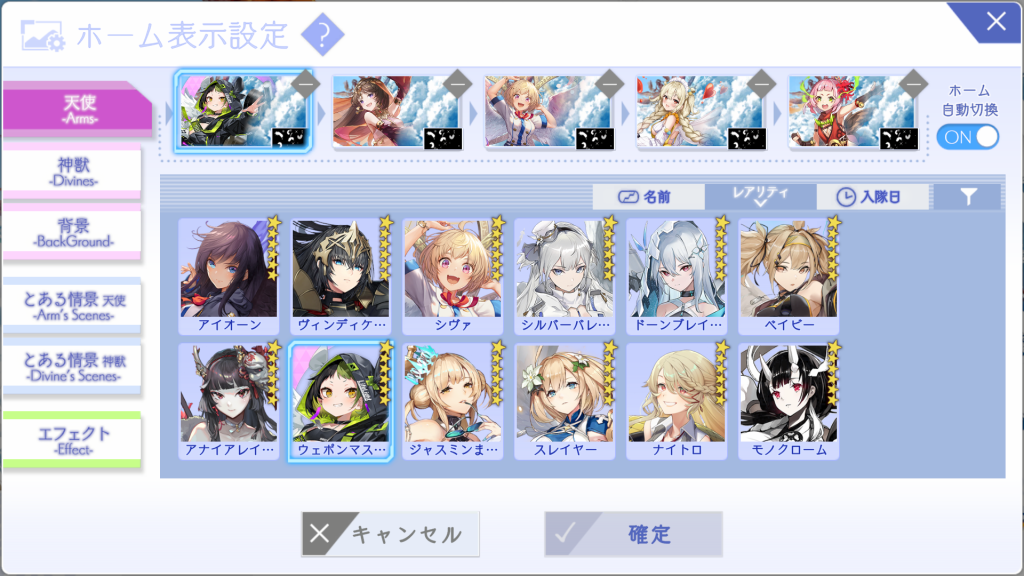Switch to the エフェクト Effect tab

(x=72, y=439)
